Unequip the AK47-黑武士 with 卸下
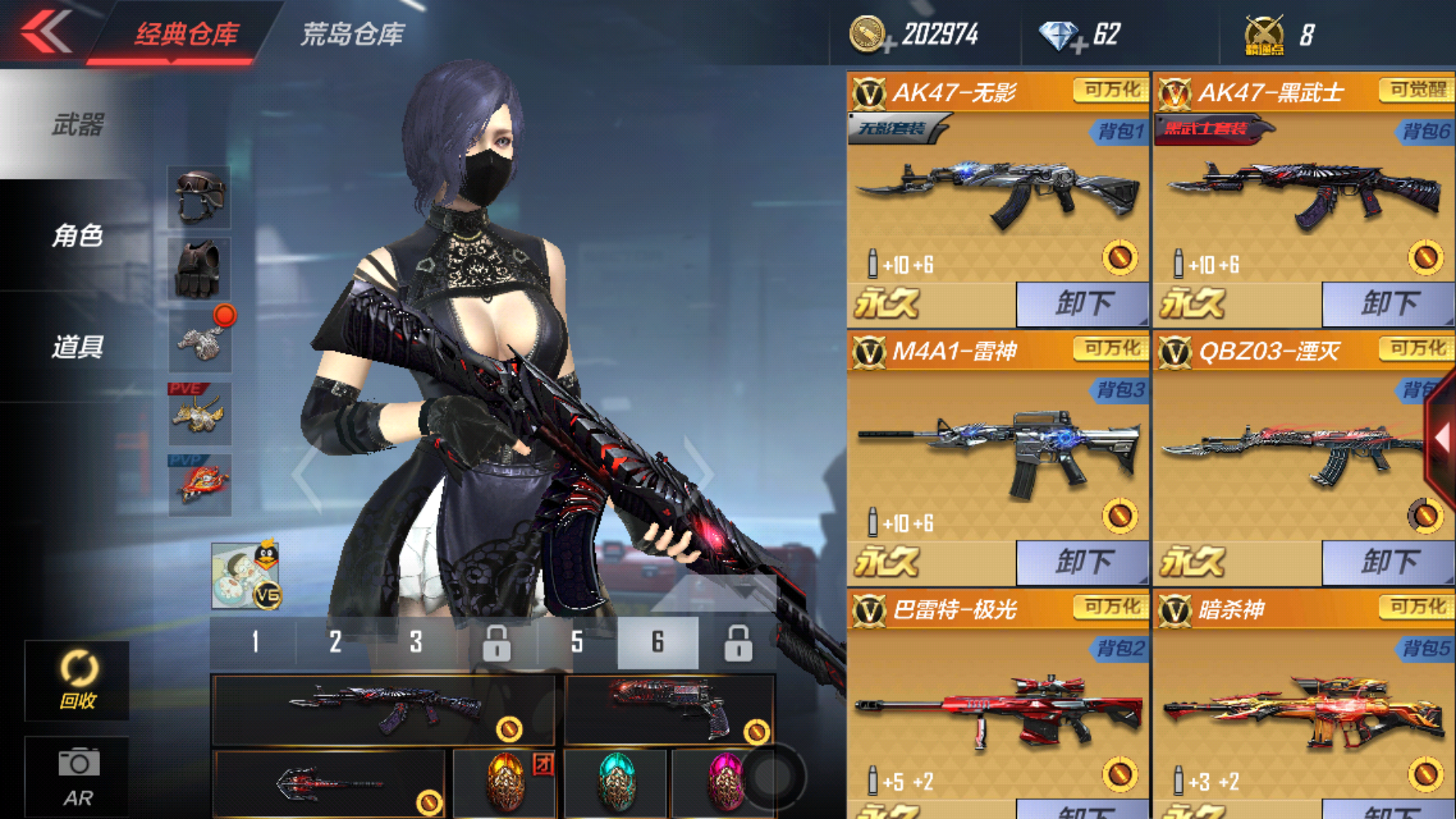The height and width of the screenshot is (819, 1456). tap(1388, 304)
